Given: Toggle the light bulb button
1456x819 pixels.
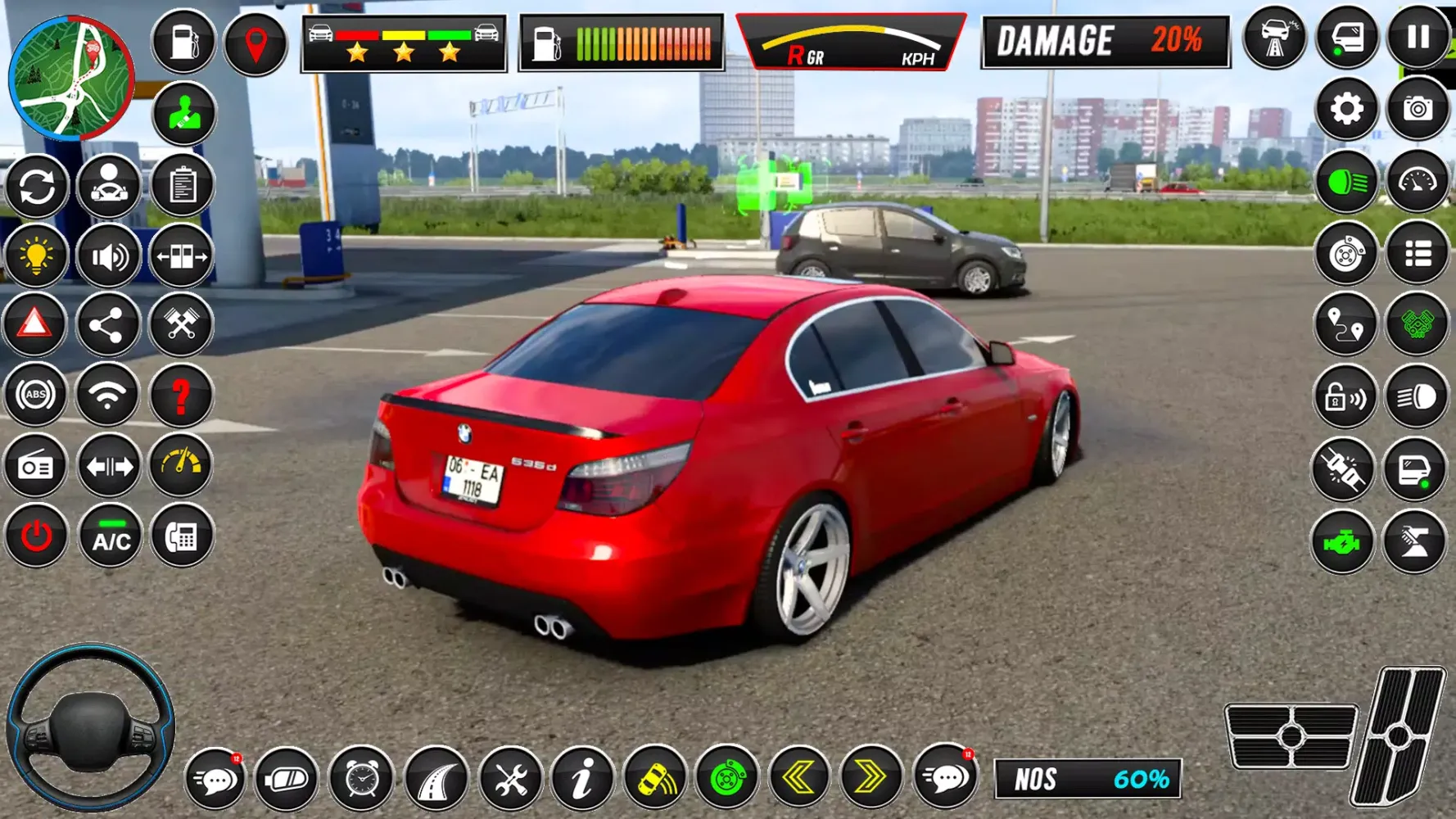Looking at the screenshot, I should (35, 256).
